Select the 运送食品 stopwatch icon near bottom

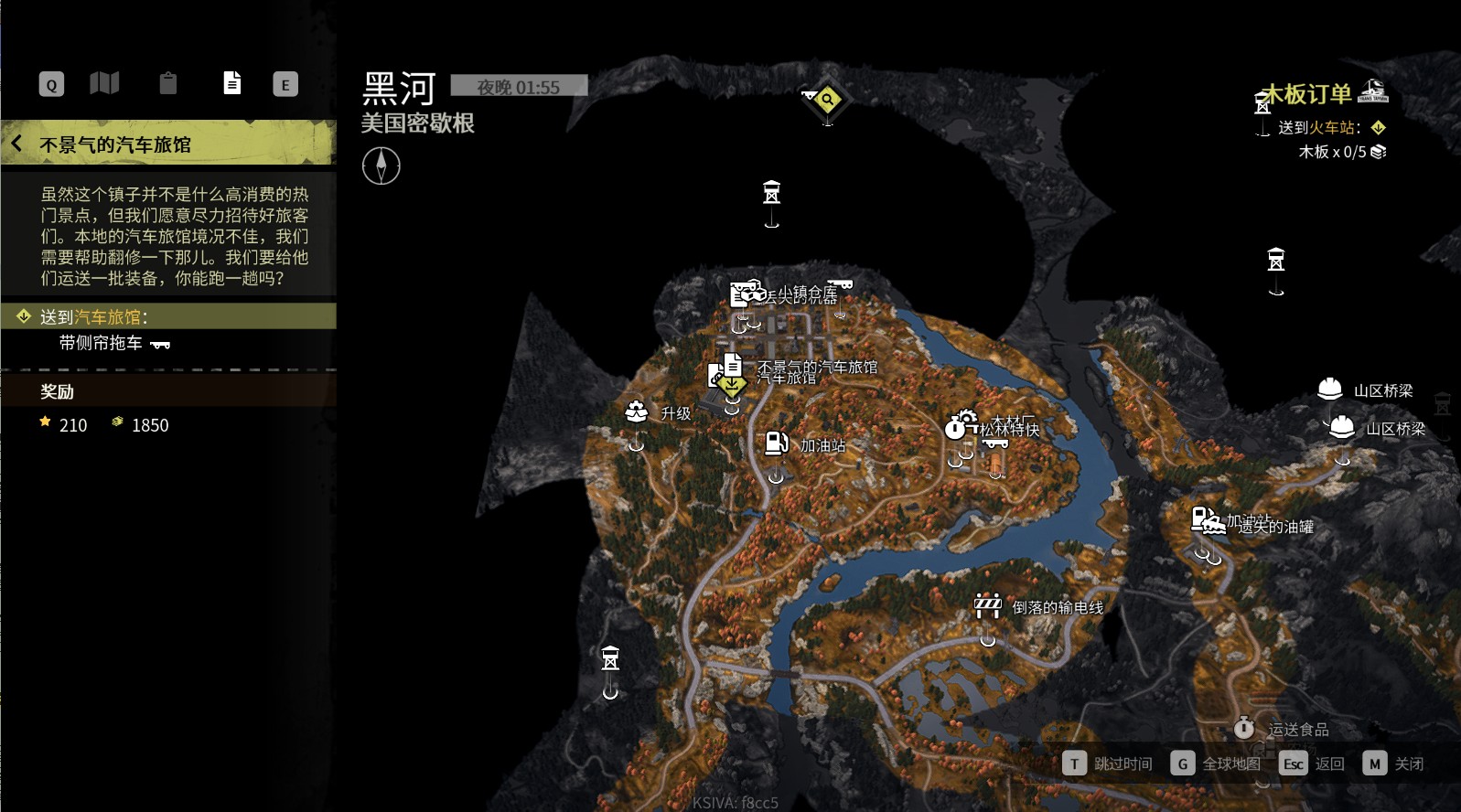[x=1245, y=730]
